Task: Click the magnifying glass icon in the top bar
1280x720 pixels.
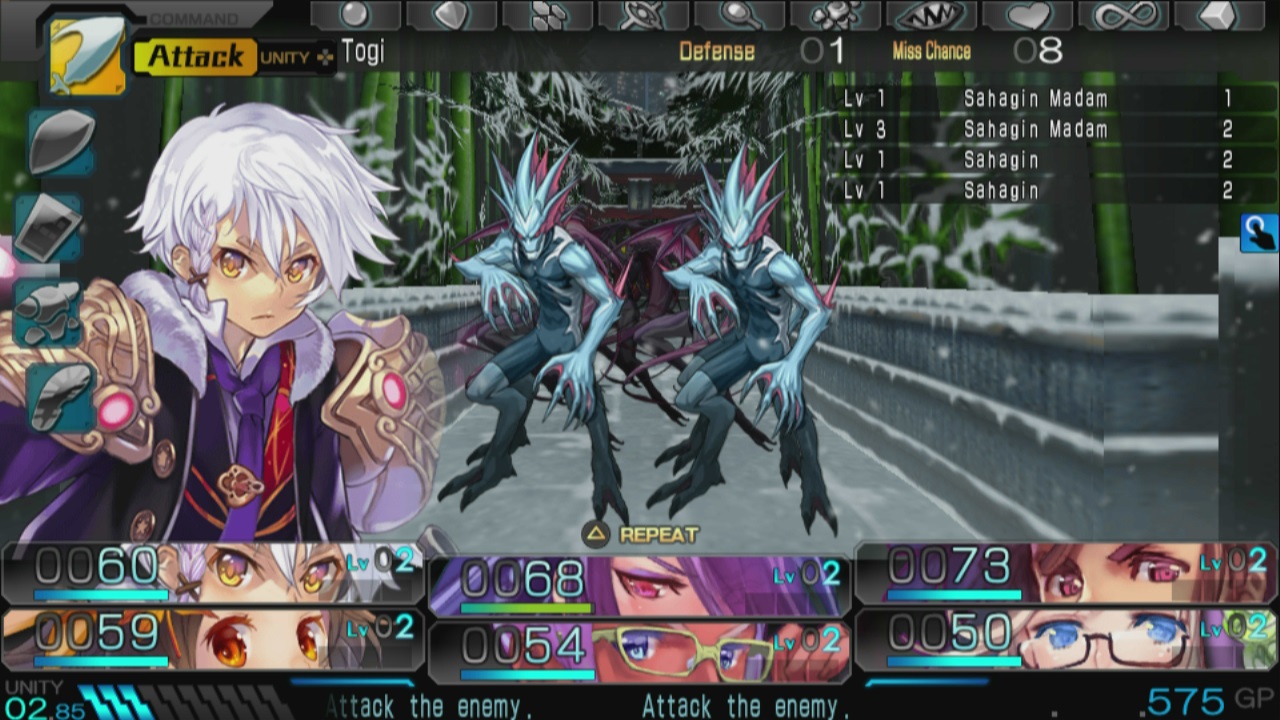Action: tap(737, 12)
